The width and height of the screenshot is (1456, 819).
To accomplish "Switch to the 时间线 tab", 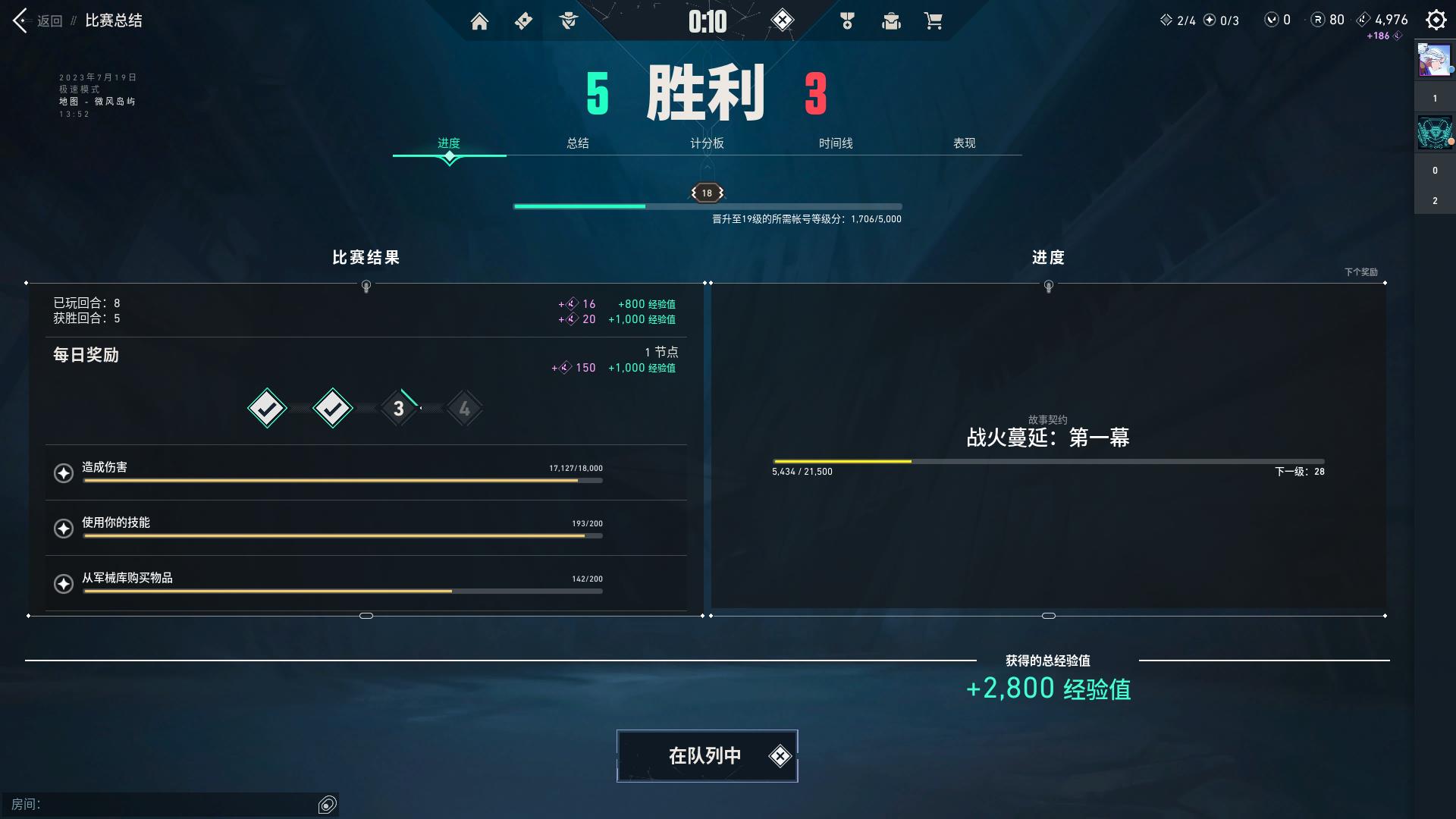I will [x=834, y=143].
